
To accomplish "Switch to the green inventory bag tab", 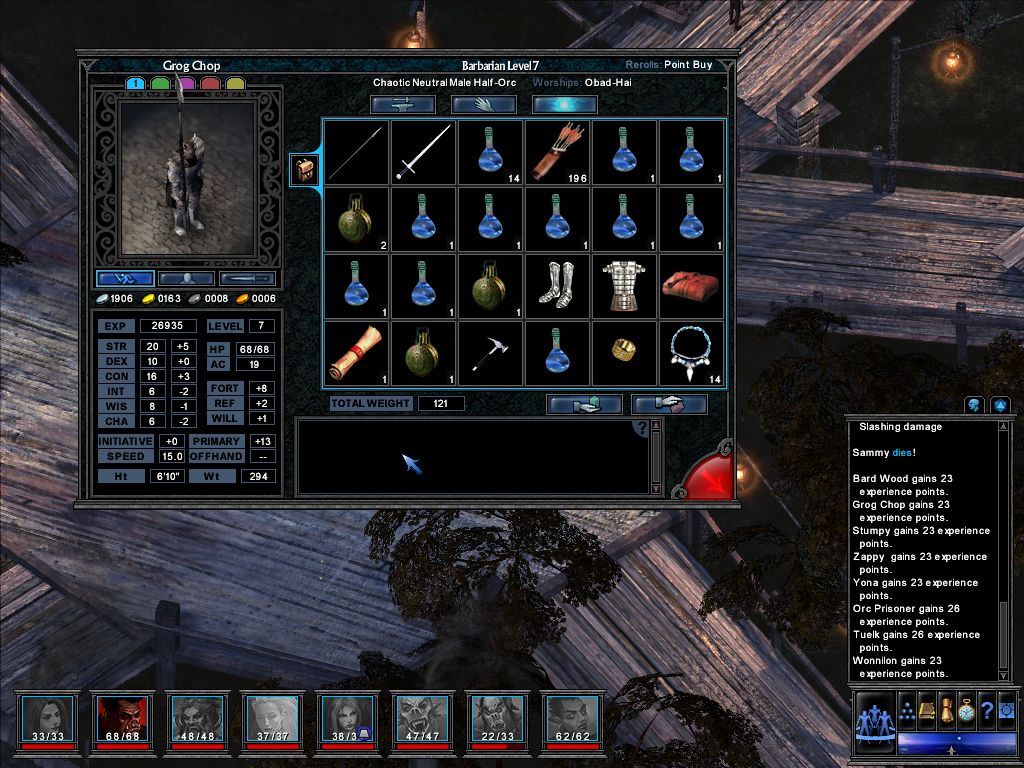I will pos(160,84).
